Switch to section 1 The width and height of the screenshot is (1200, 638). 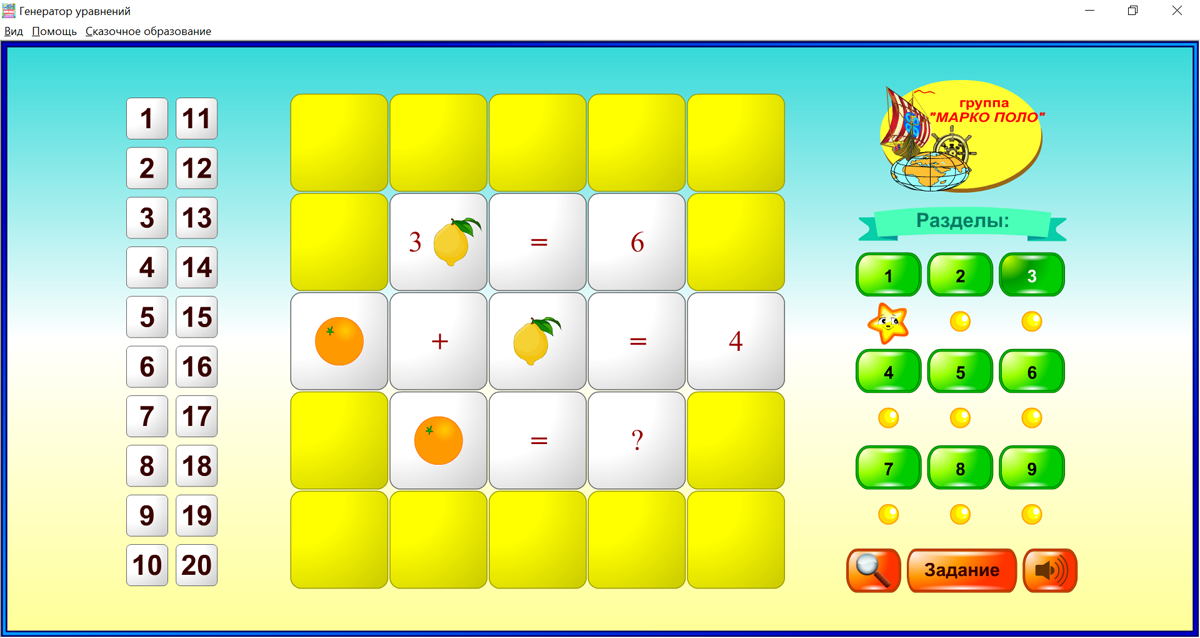pos(888,275)
